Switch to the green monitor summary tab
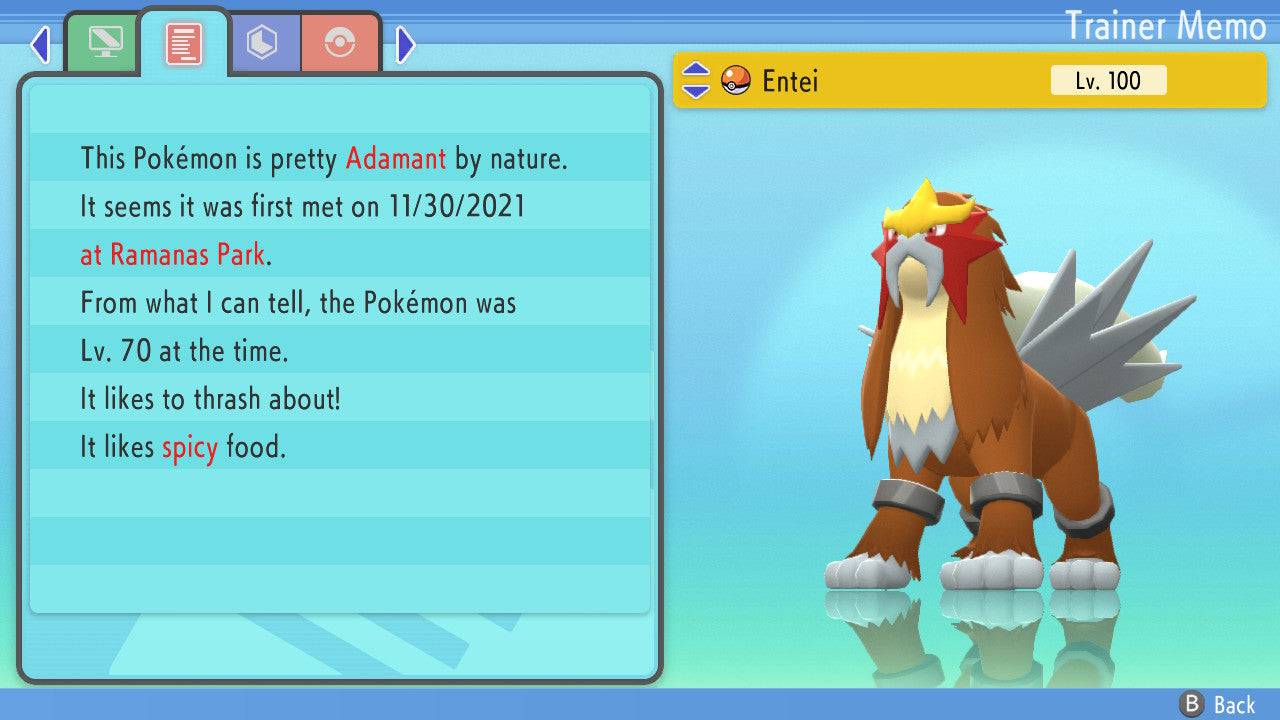This screenshot has width=1280, height=720. pos(103,43)
